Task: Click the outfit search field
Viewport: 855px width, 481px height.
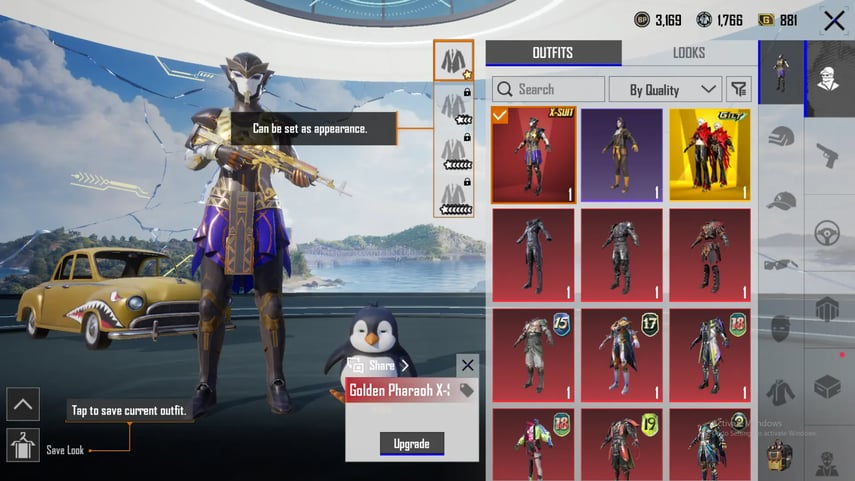Action: pos(548,89)
